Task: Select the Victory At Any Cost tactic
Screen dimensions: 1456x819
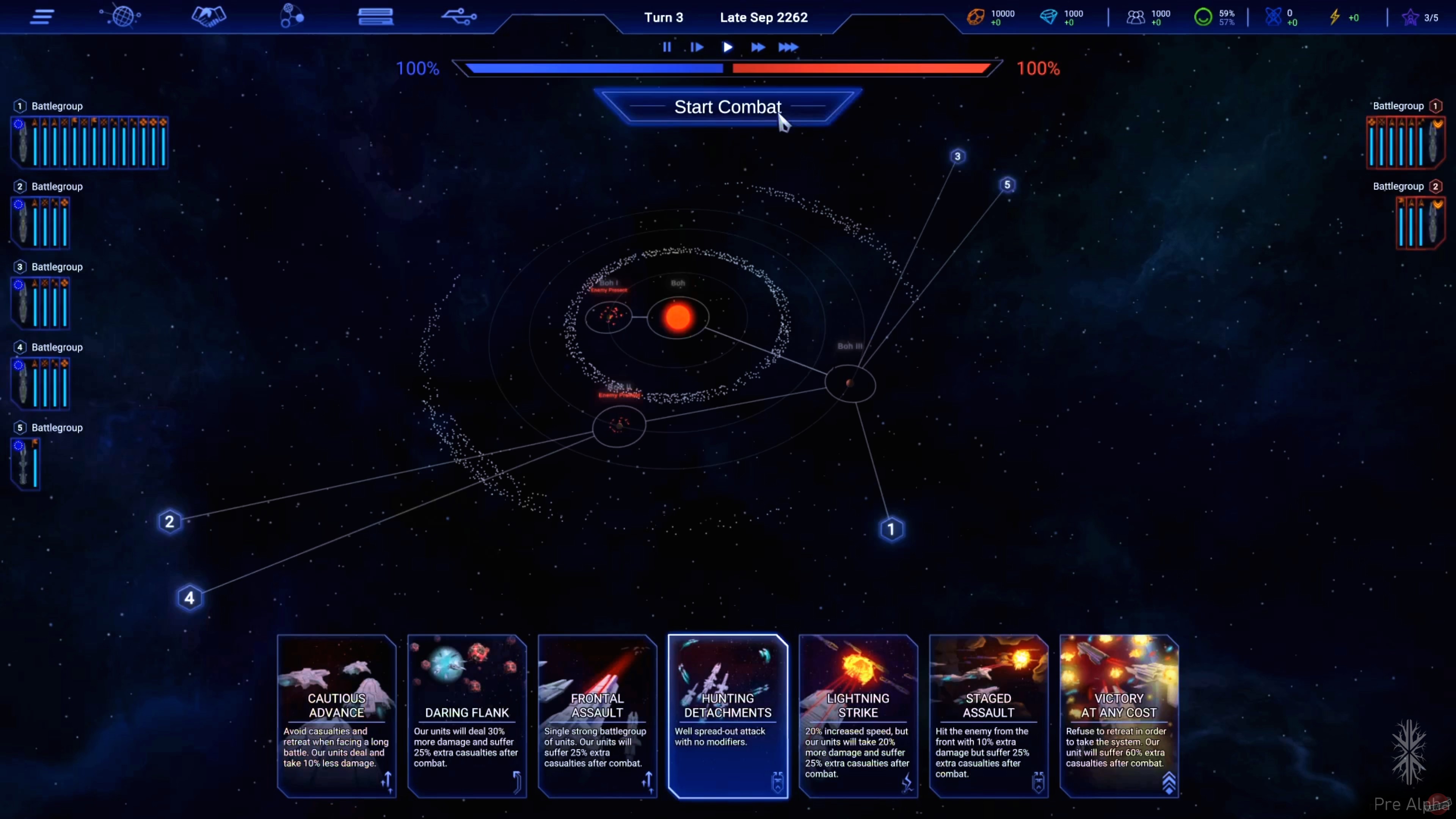Action: (1119, 715)
